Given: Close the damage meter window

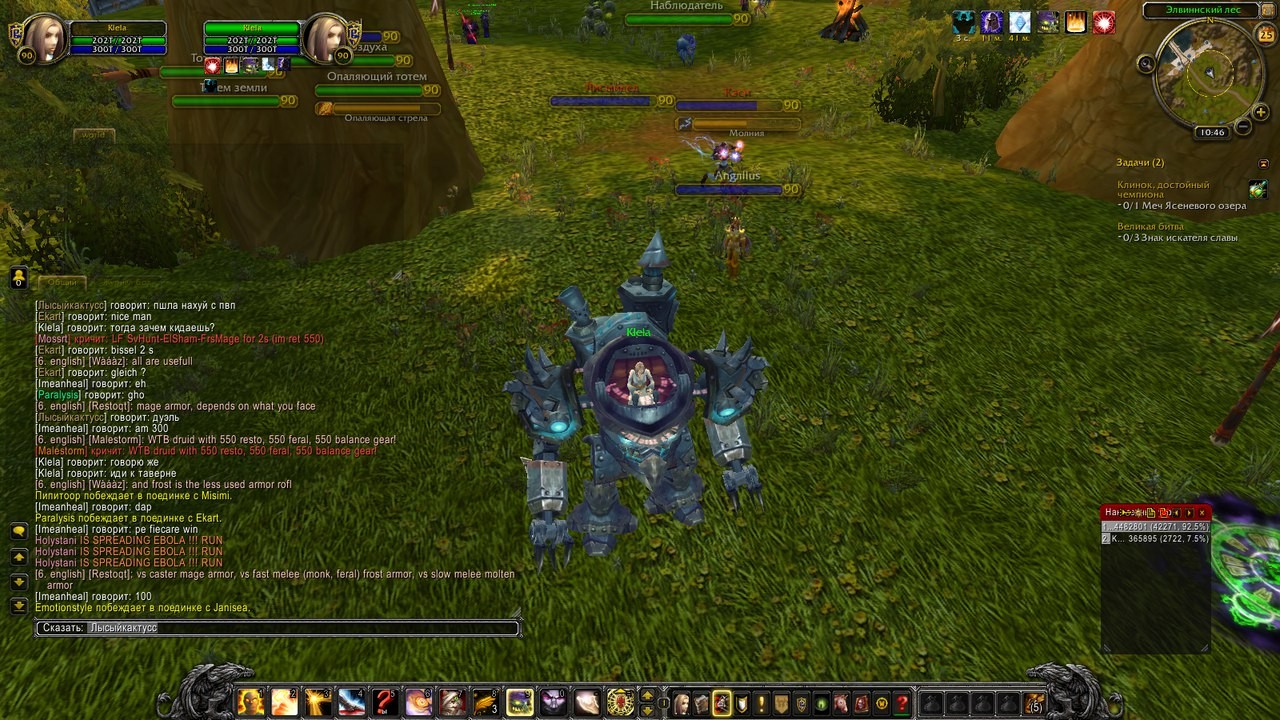Looking at the screenshot, I should pyautogui.click(x=1202, y=512).
